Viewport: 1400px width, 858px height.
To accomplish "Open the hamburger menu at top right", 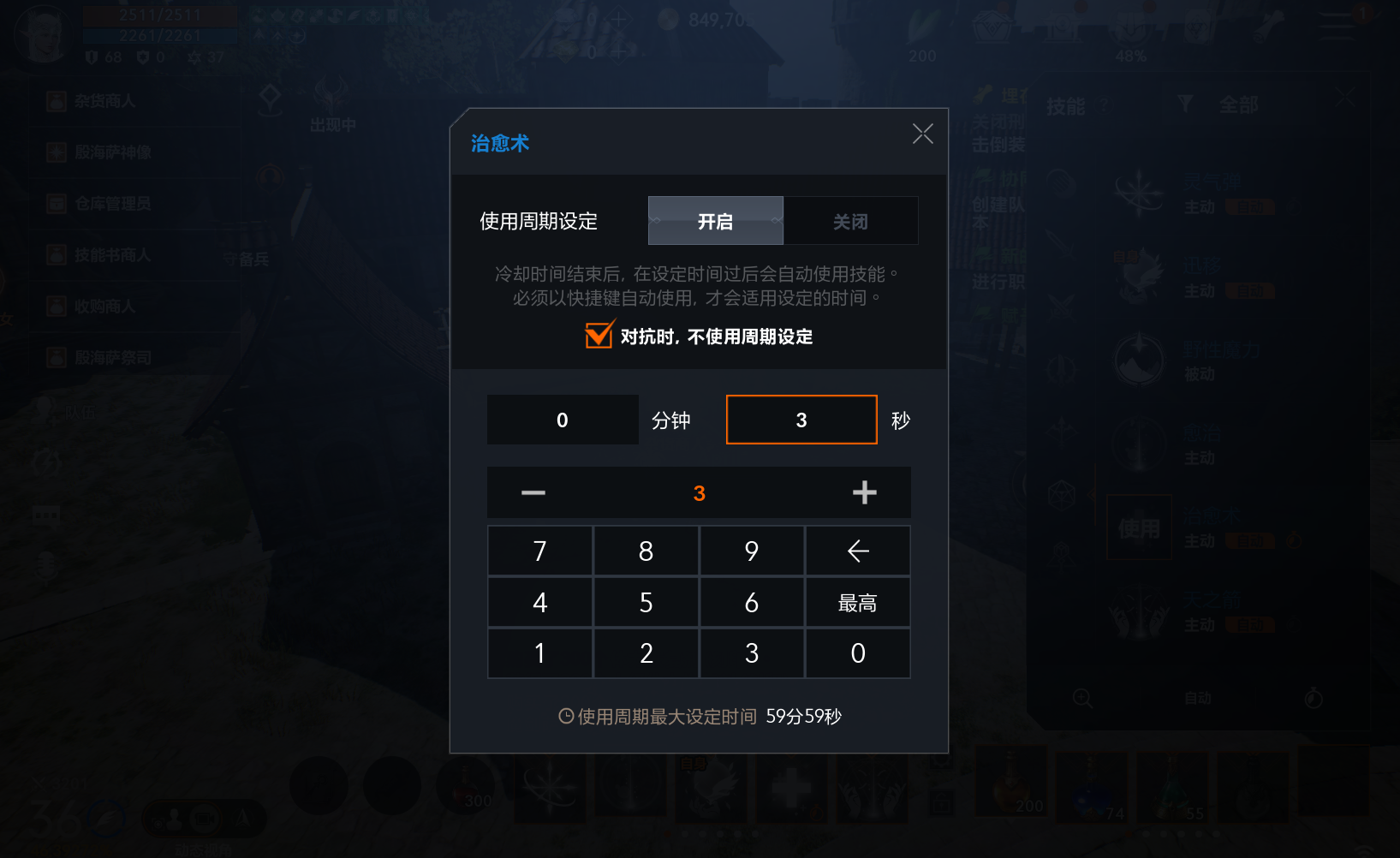I will (x=1334, y=26).
